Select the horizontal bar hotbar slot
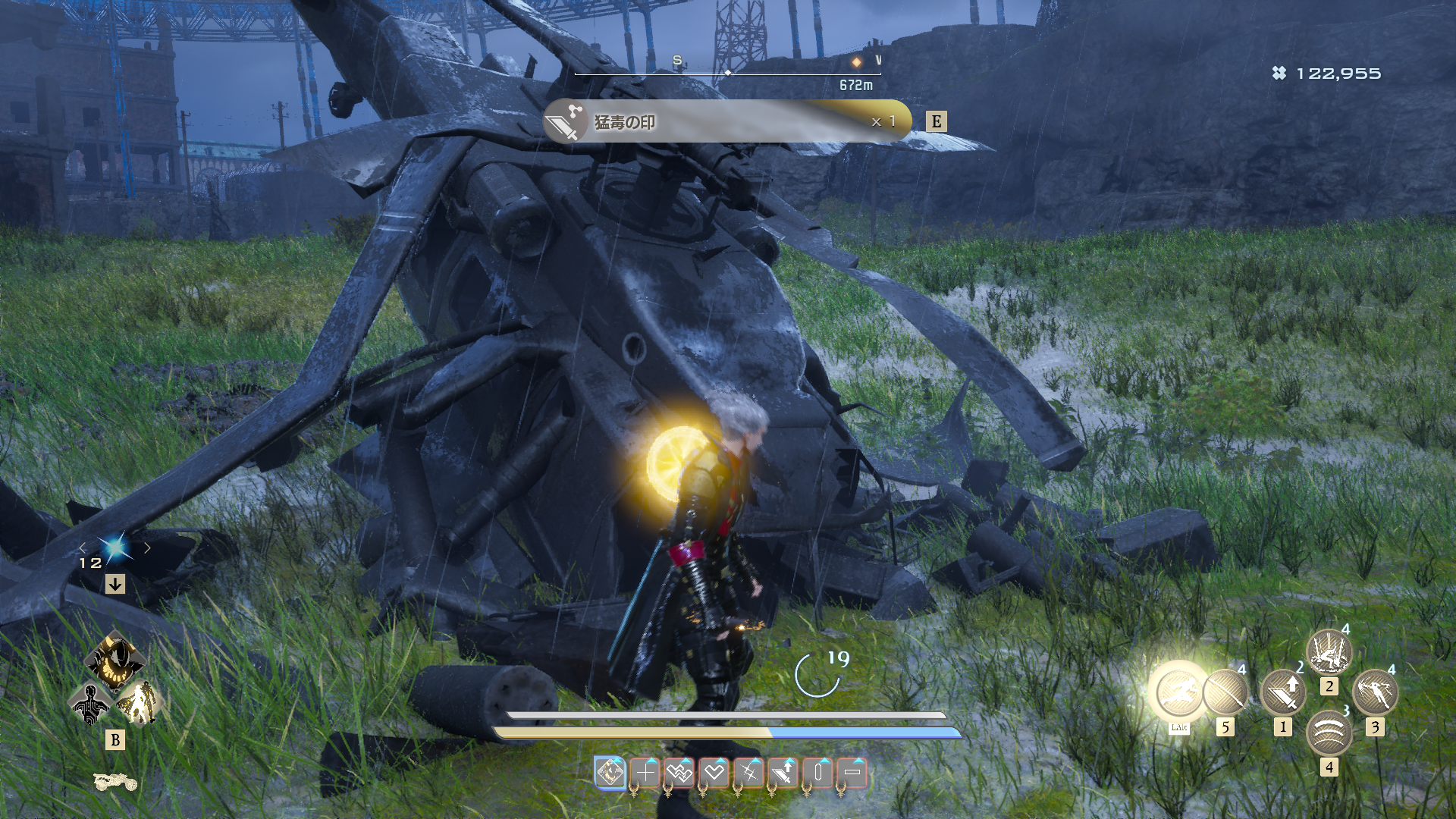 coord(852,773)
